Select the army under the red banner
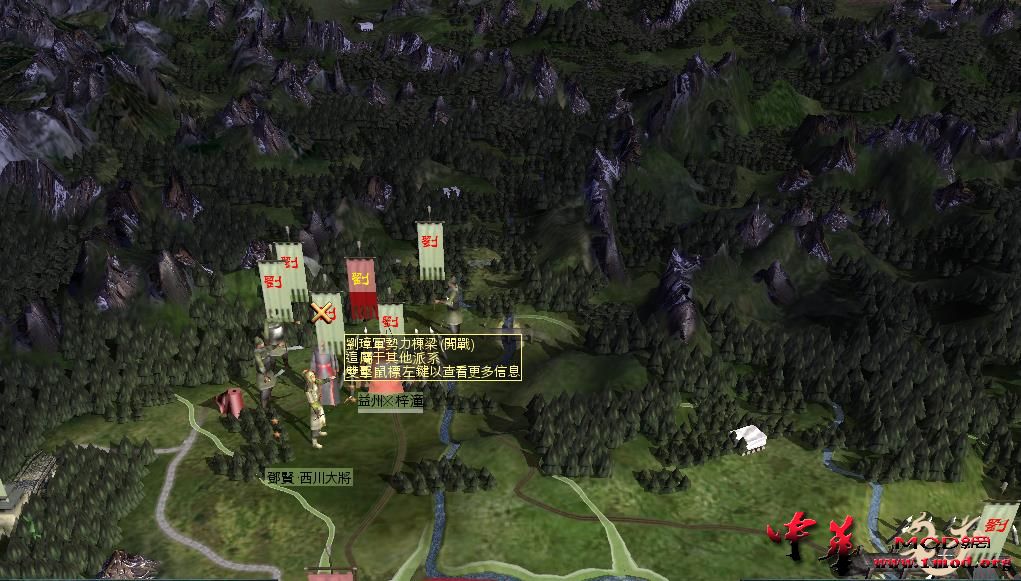 (360, 287)
